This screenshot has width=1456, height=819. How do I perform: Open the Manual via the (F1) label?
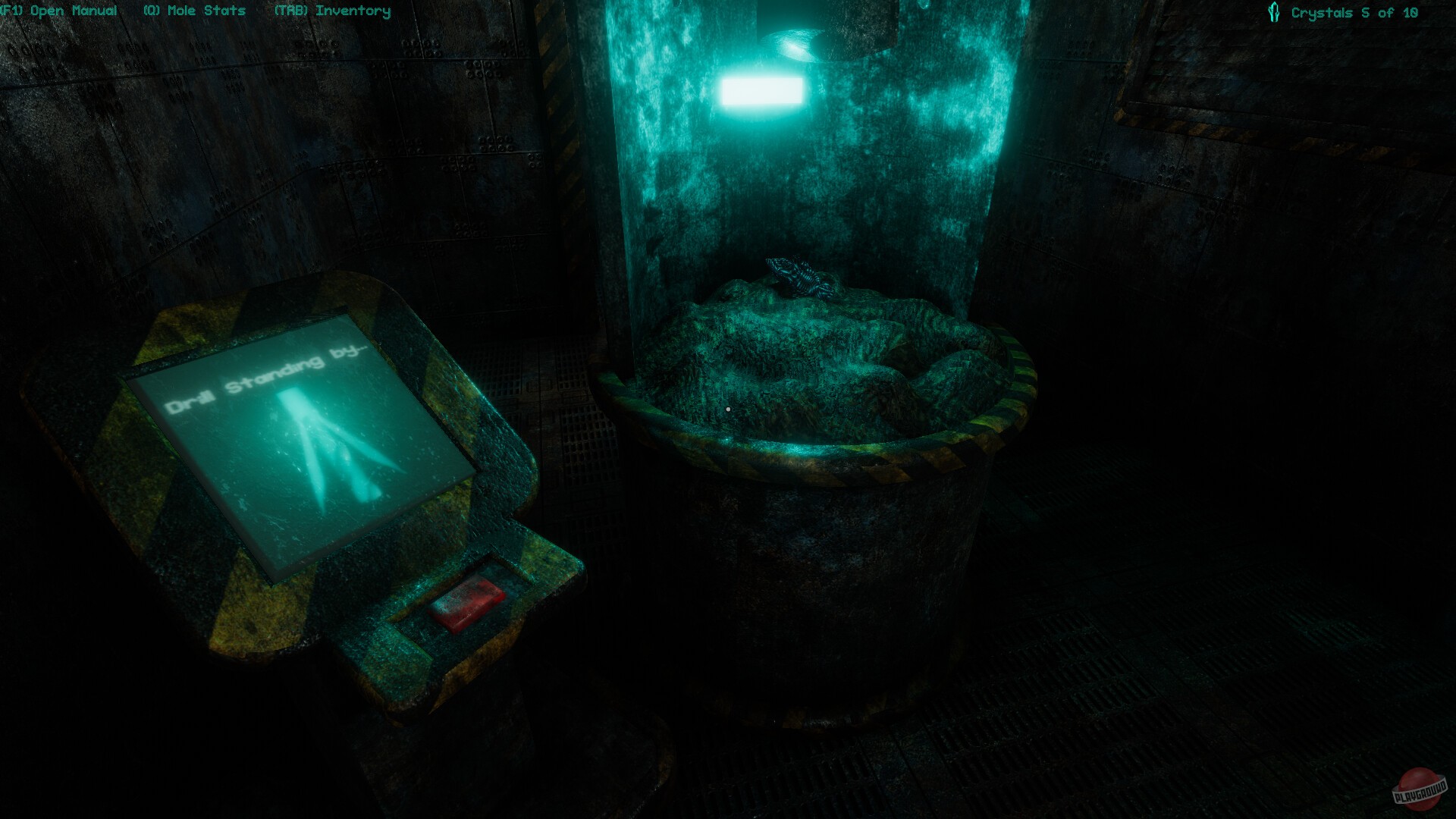point(58,11)
